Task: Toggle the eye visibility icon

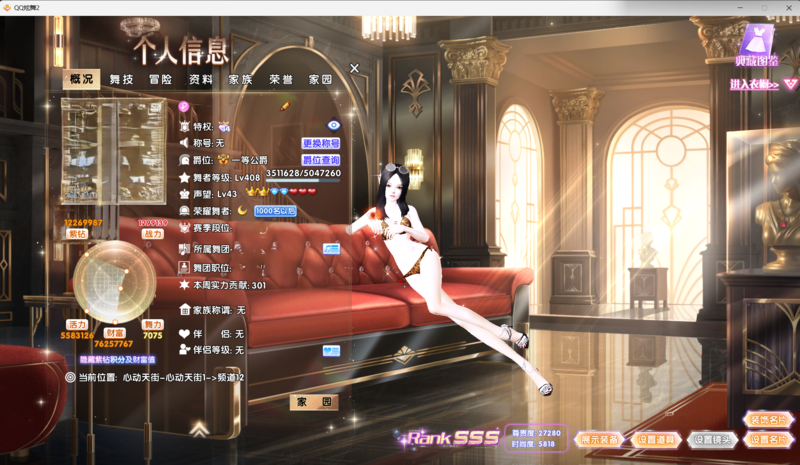Action: coord(334,126)
